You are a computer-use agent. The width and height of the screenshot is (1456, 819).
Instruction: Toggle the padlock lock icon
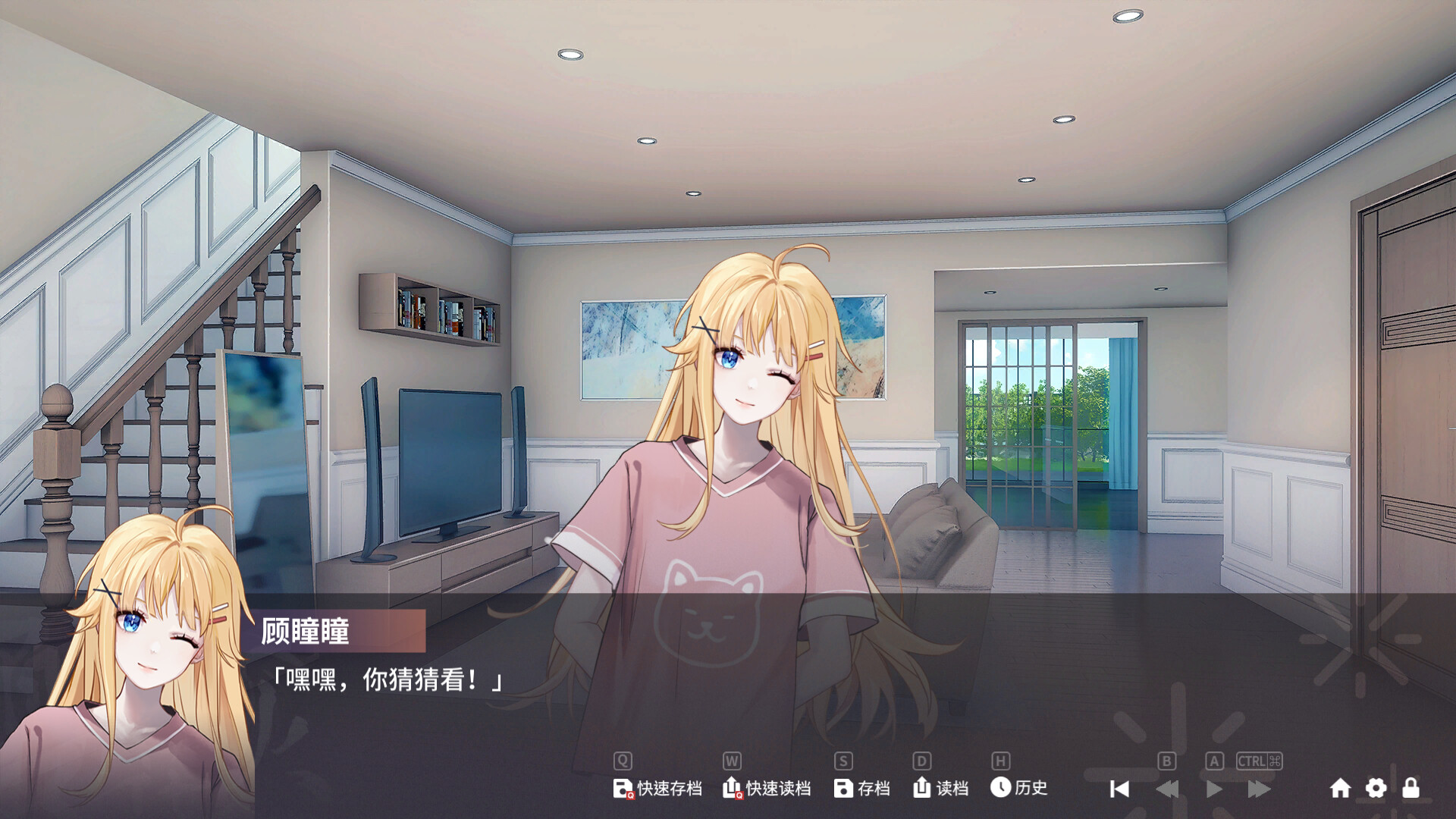click(1410, 789)
